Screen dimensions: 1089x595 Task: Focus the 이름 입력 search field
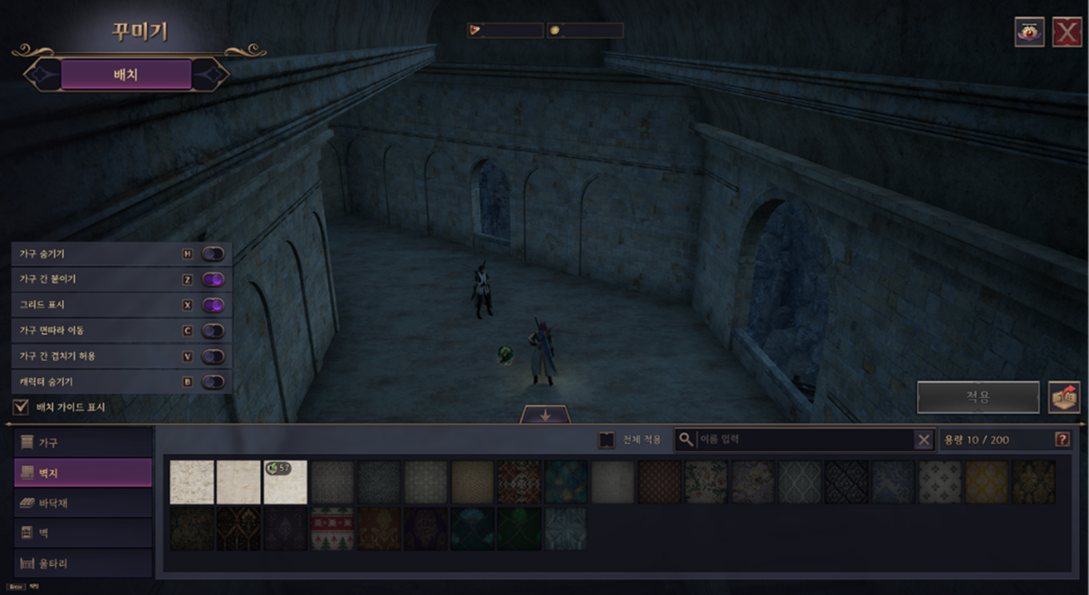(x=804, y=440)
